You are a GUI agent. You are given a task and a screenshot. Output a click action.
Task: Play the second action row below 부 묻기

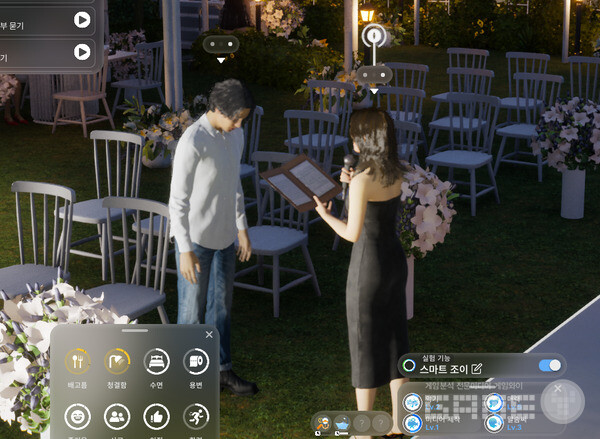tap(82, 51)
